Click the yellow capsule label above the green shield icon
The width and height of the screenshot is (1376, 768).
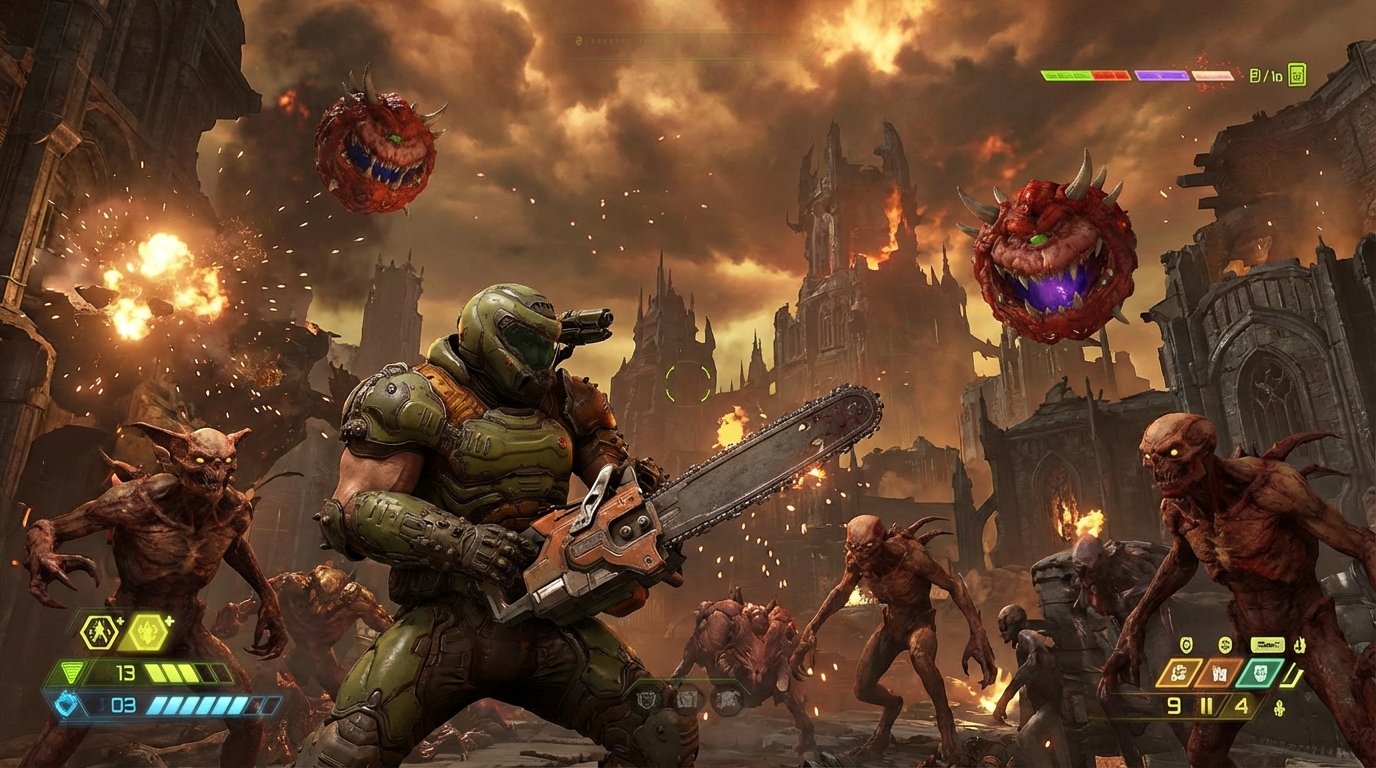pos(1266,644)
